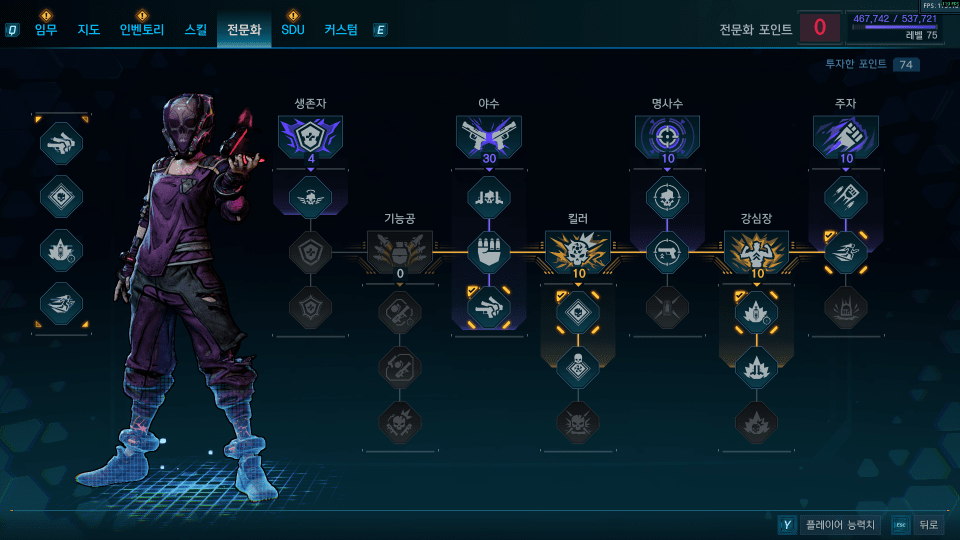Select the winged skull skill under 생존자
Viewport: 960px width, 540px height.
pyautogui.click(x=311, y=196)
